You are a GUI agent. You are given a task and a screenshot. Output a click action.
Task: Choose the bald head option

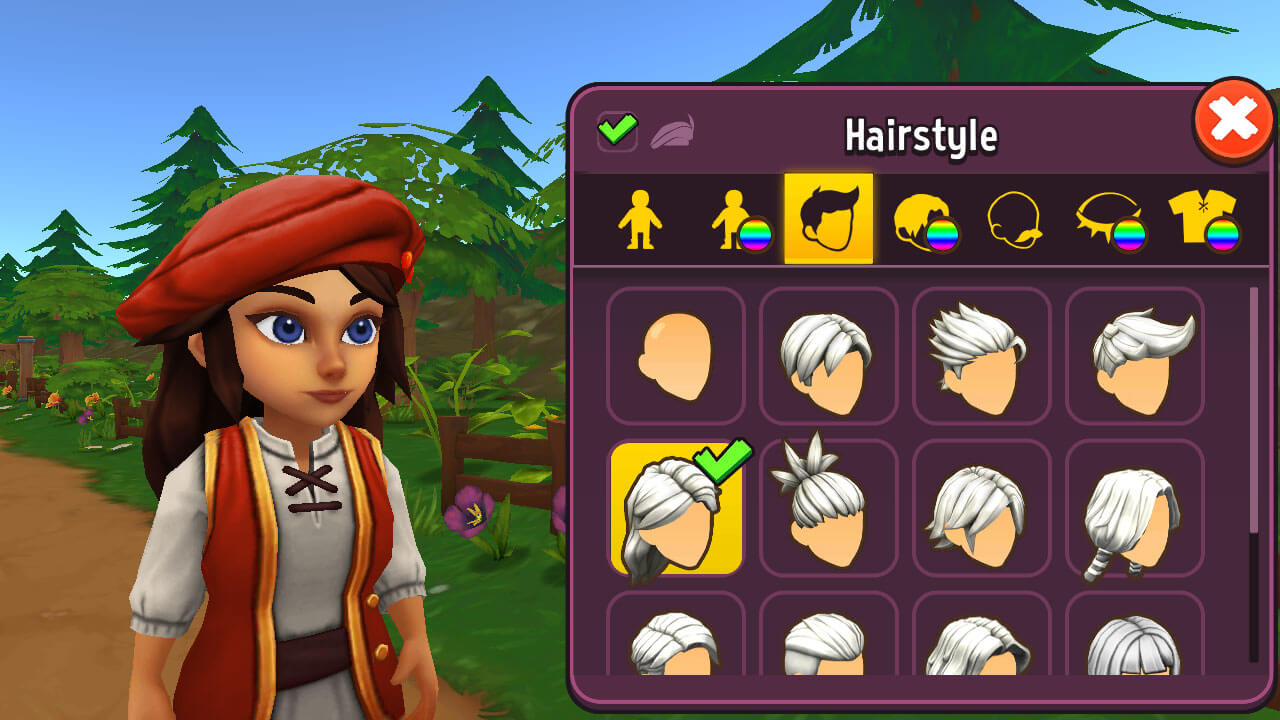[x=676, y=356]
